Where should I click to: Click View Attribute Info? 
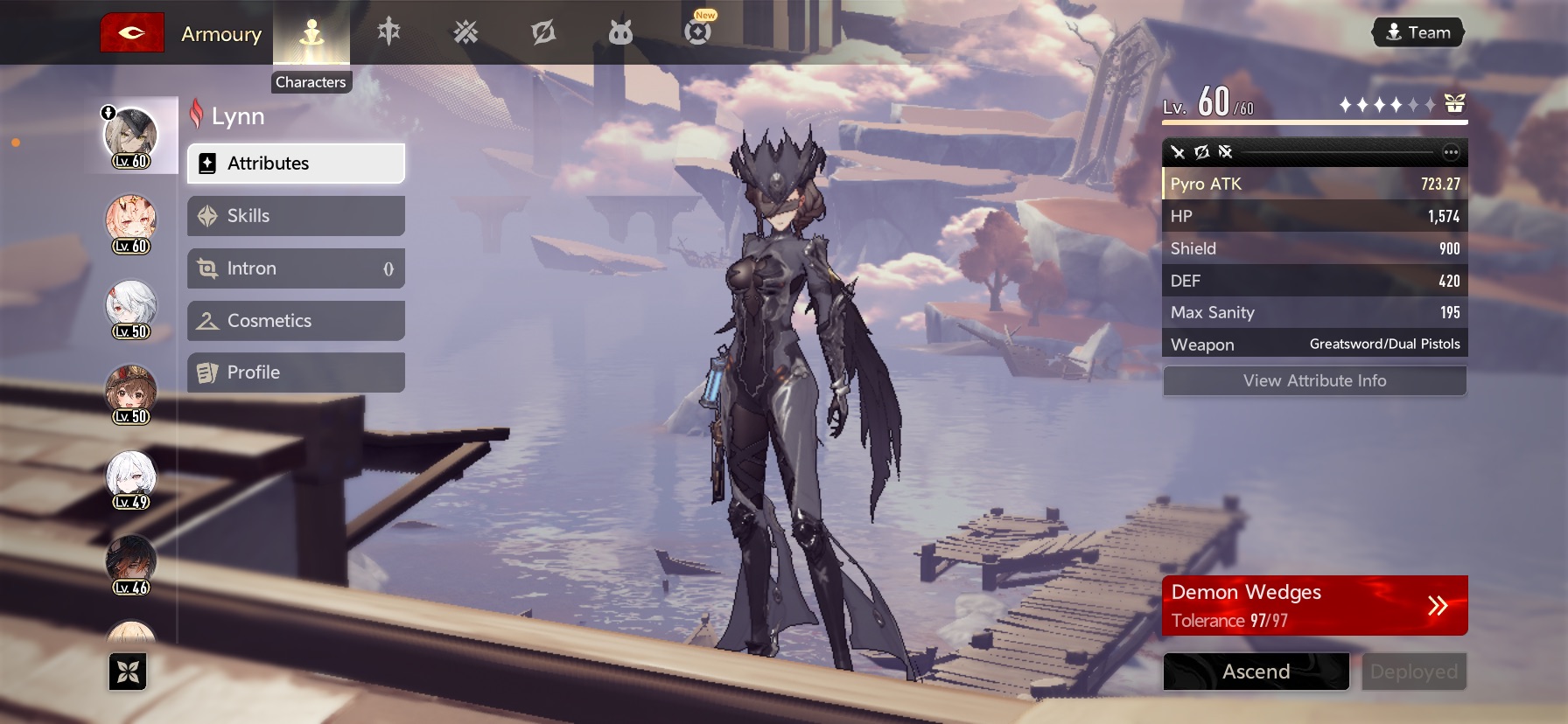click(x=1314, y=381)
